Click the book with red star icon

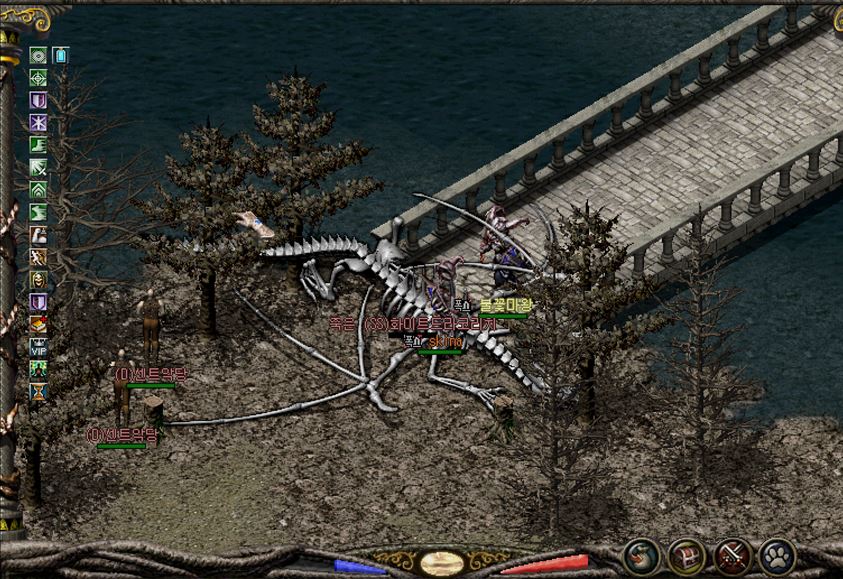tap(38, 324)
